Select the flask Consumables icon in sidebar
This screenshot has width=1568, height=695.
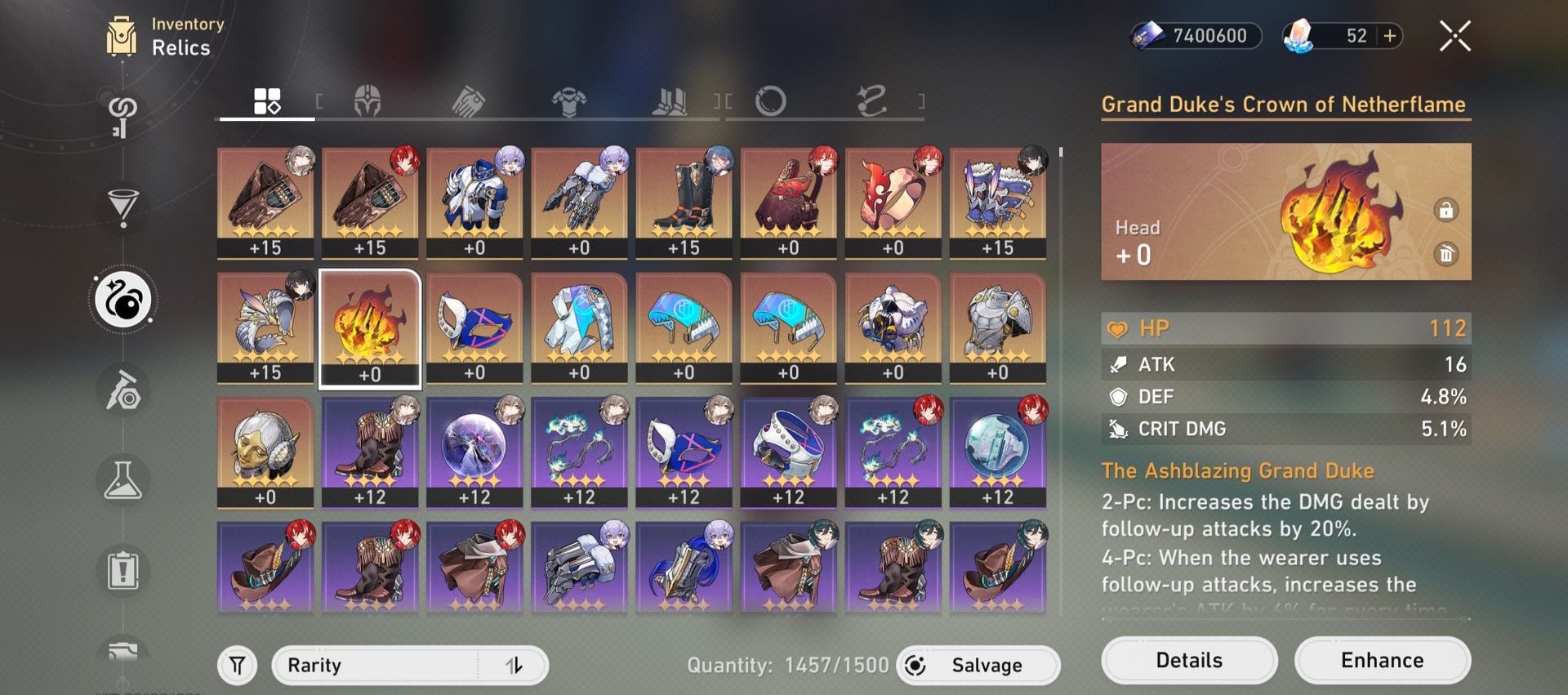click(x=122, y=480)
